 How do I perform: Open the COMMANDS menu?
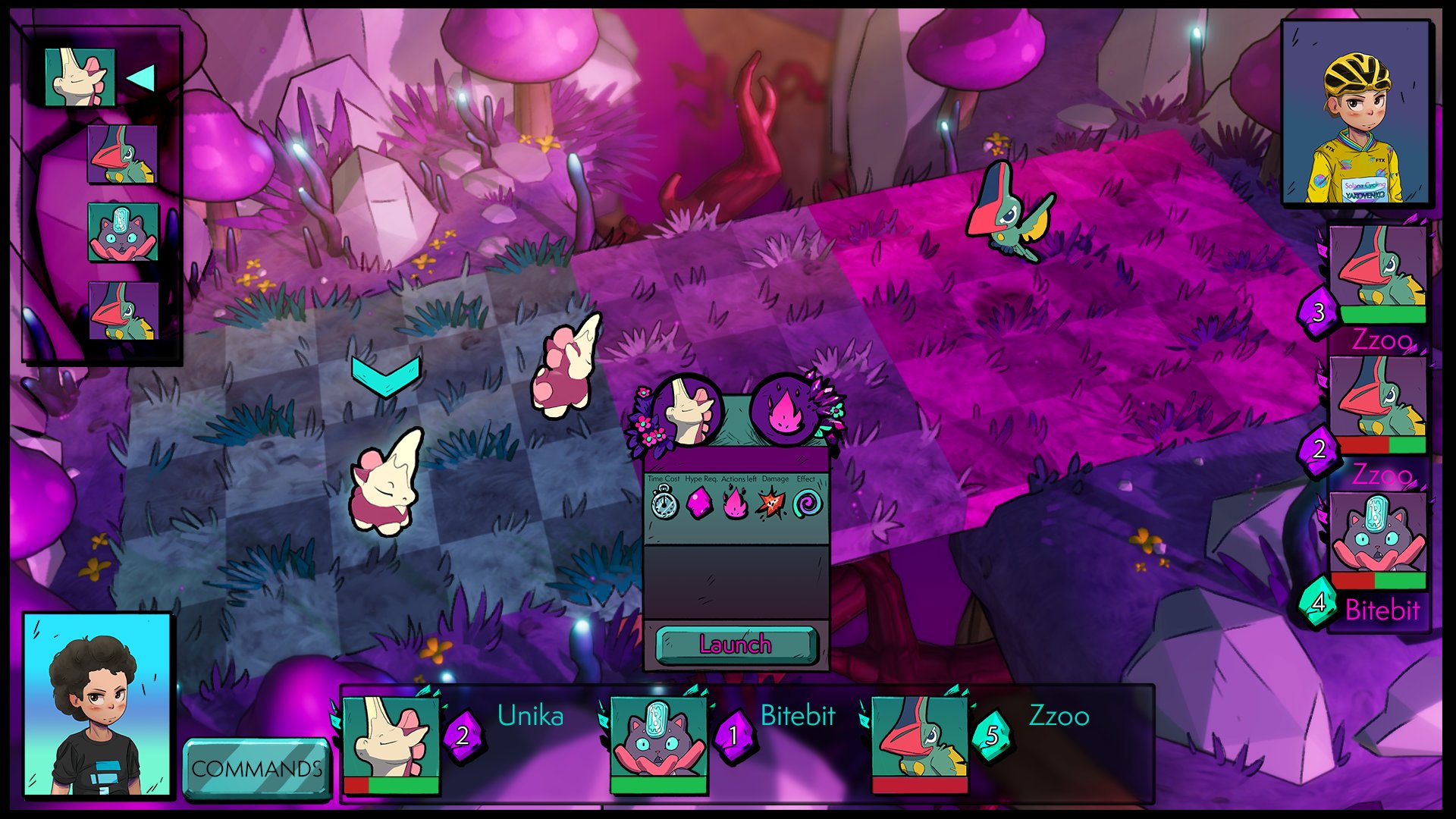coord(256,768)
